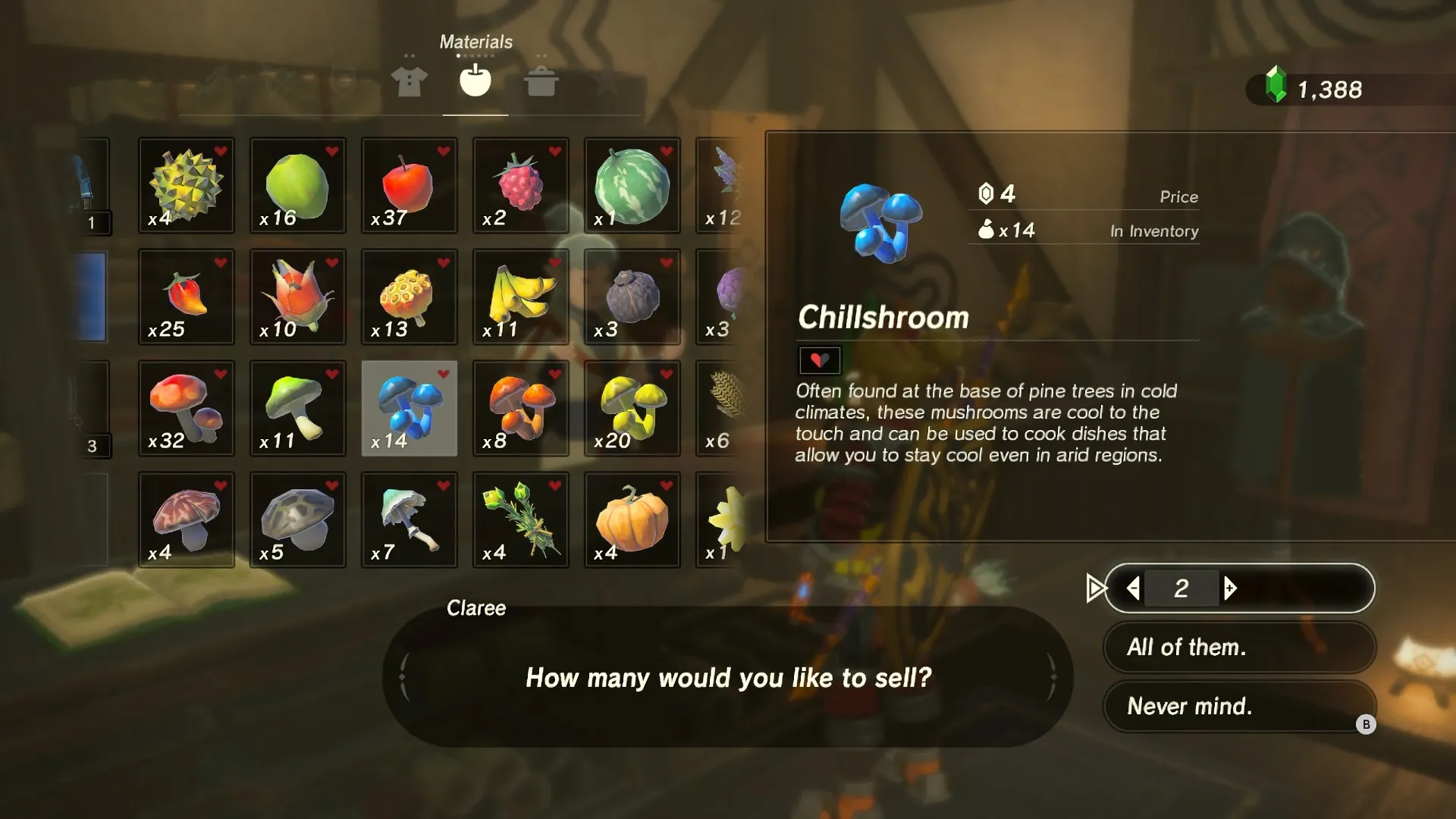The width and height of the screenshot is (1456, 819).
Task: Decrease sell quantity with the left arrow
Action: click(1134, 588)
